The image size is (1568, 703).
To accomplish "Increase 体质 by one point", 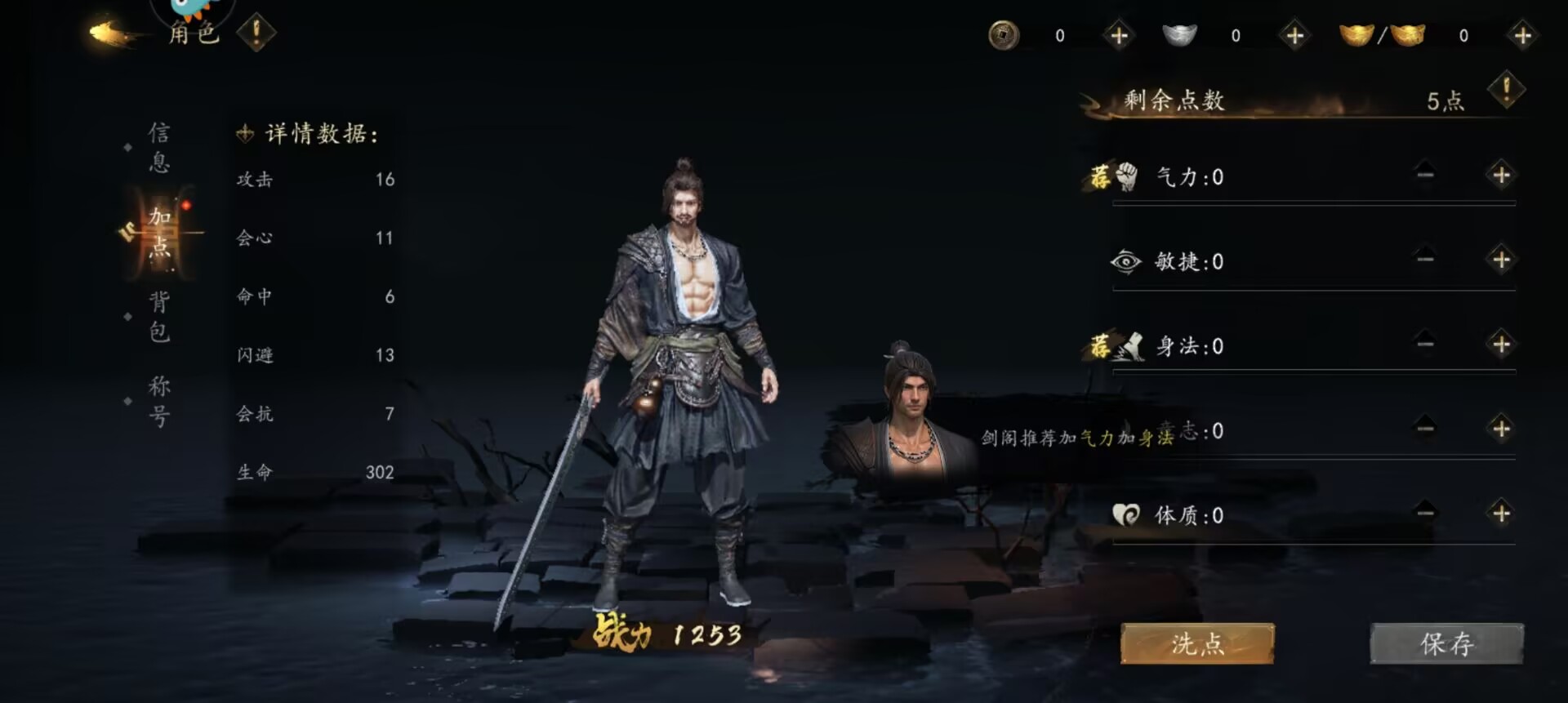I will [1501, 514].
